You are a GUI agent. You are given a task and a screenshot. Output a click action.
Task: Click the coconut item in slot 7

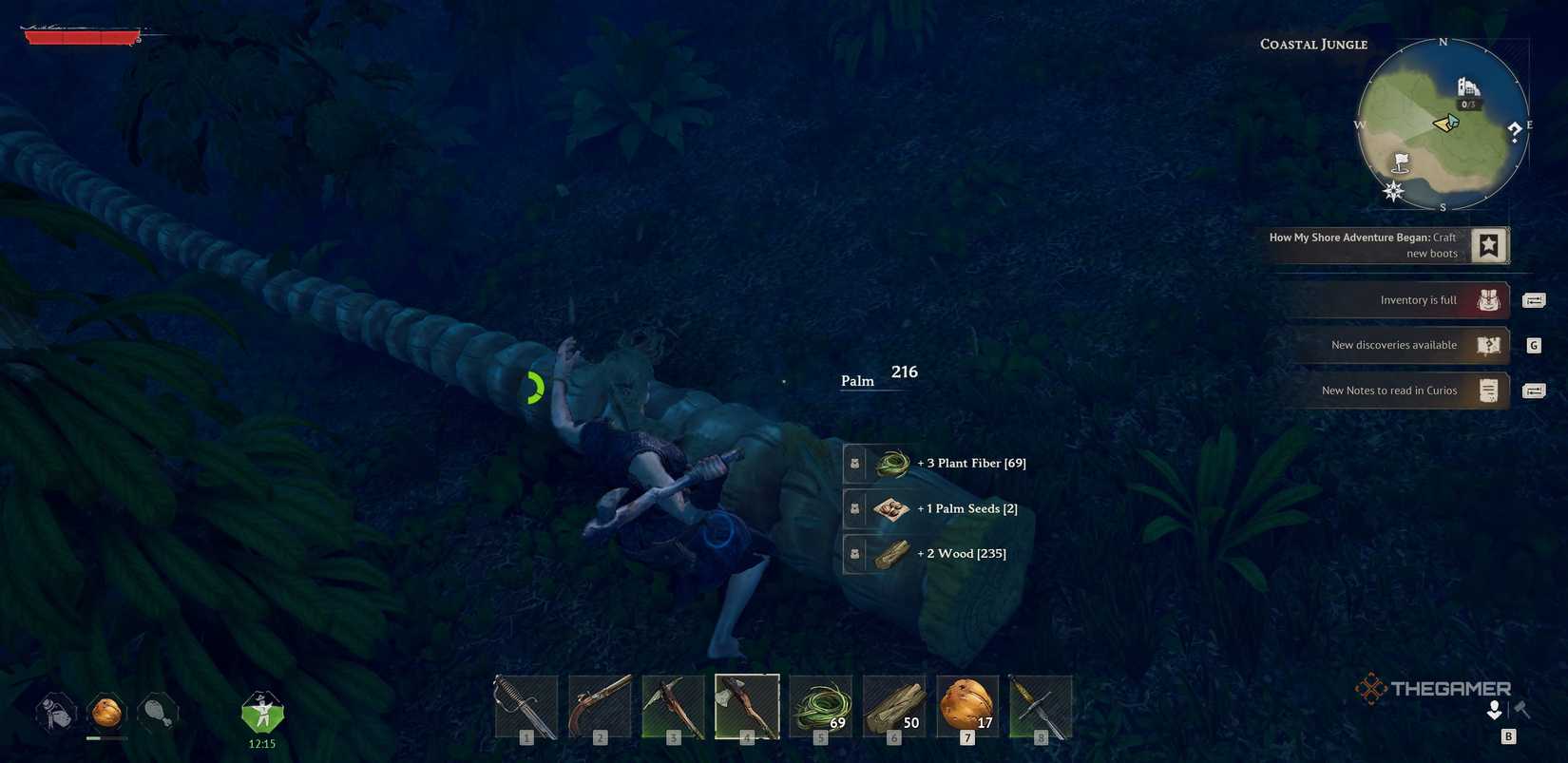pyautogui.click(x=966, y=706)
